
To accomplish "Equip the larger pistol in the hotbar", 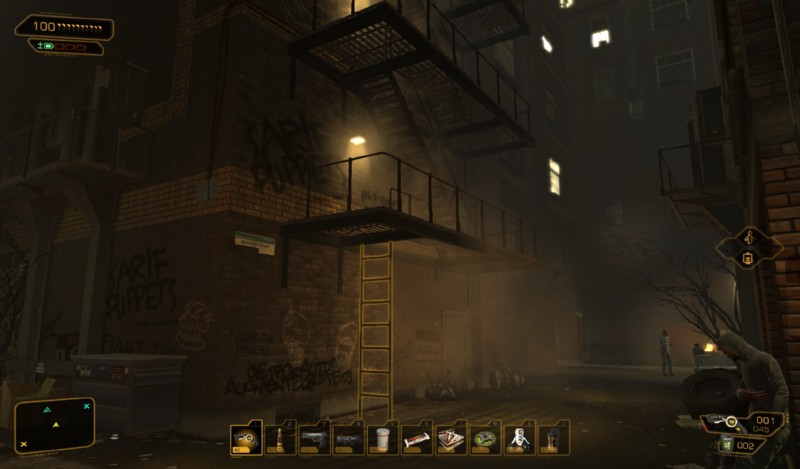I will pyautogui.click(x=314, y=438).
